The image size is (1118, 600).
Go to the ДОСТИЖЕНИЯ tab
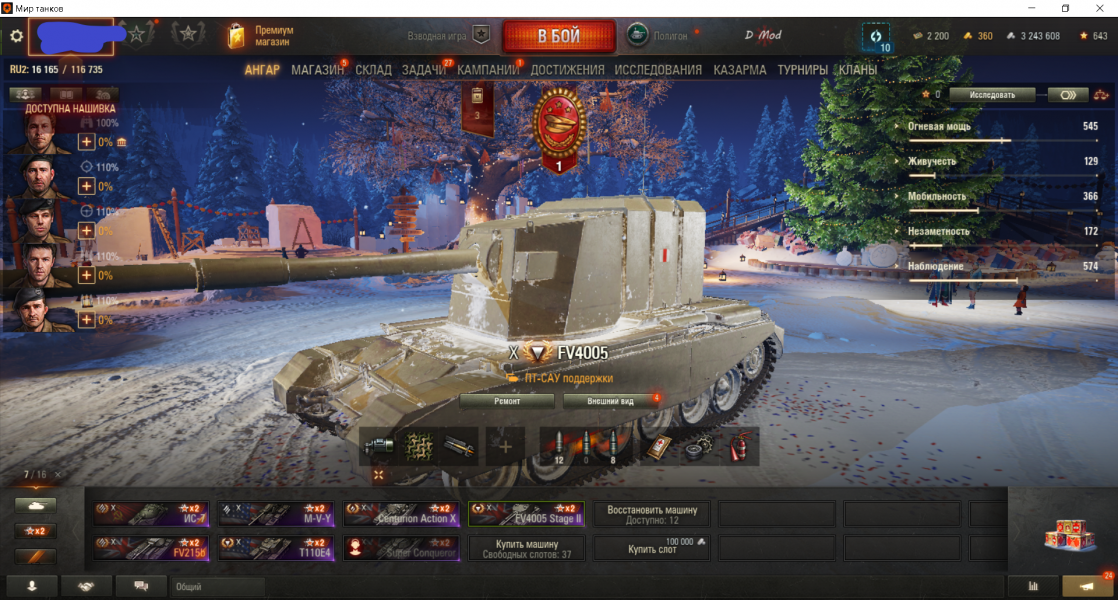[567, 70]
